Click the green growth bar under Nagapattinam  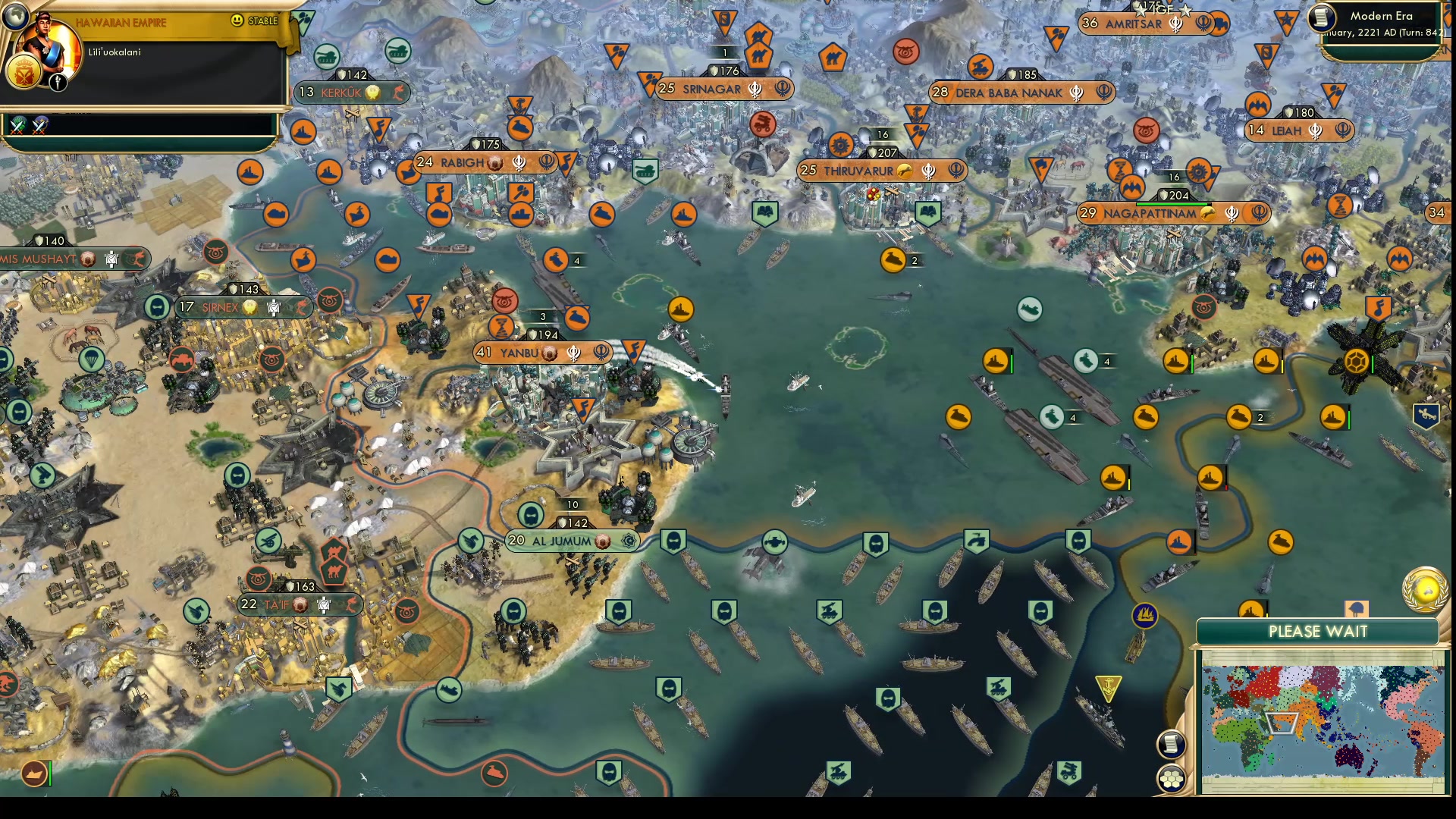click(1172, 202)
